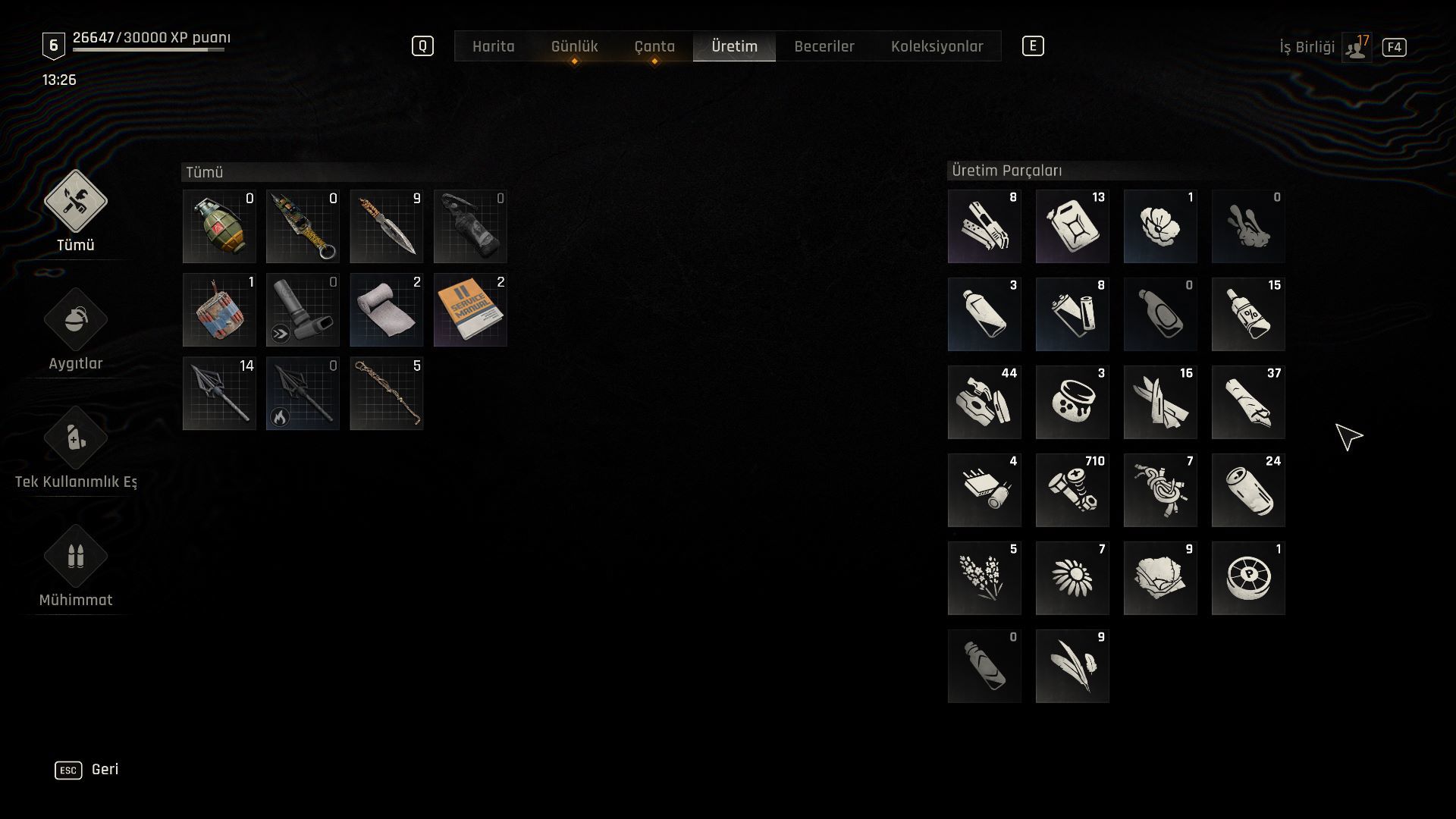Select the grenade blueprint slot
1456x819 pixels.
click(219, 226)
